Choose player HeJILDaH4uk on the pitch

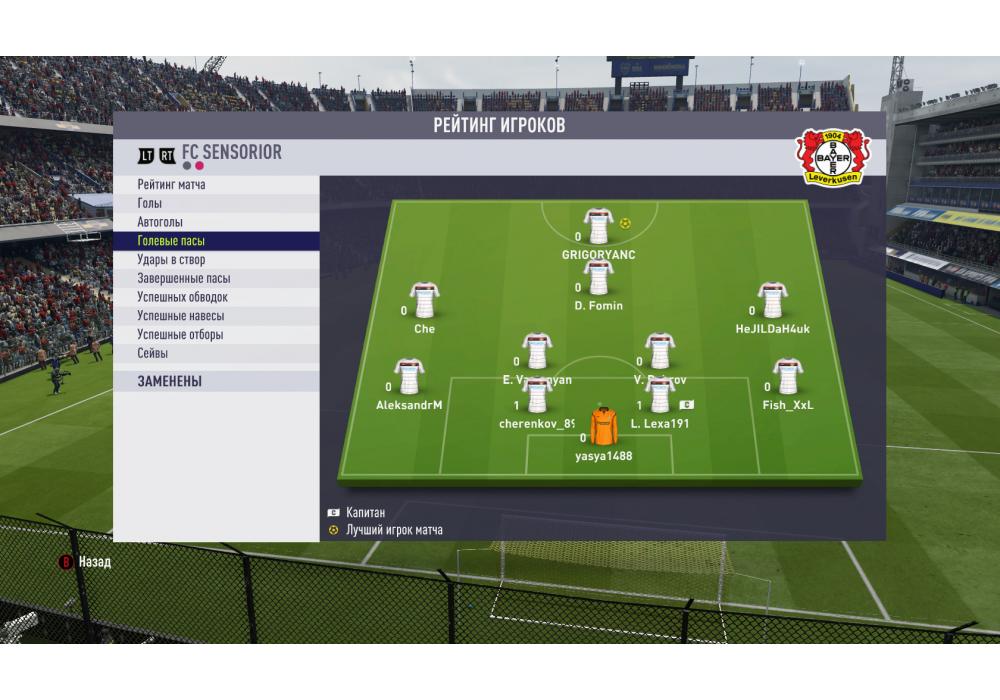[772, 301]
